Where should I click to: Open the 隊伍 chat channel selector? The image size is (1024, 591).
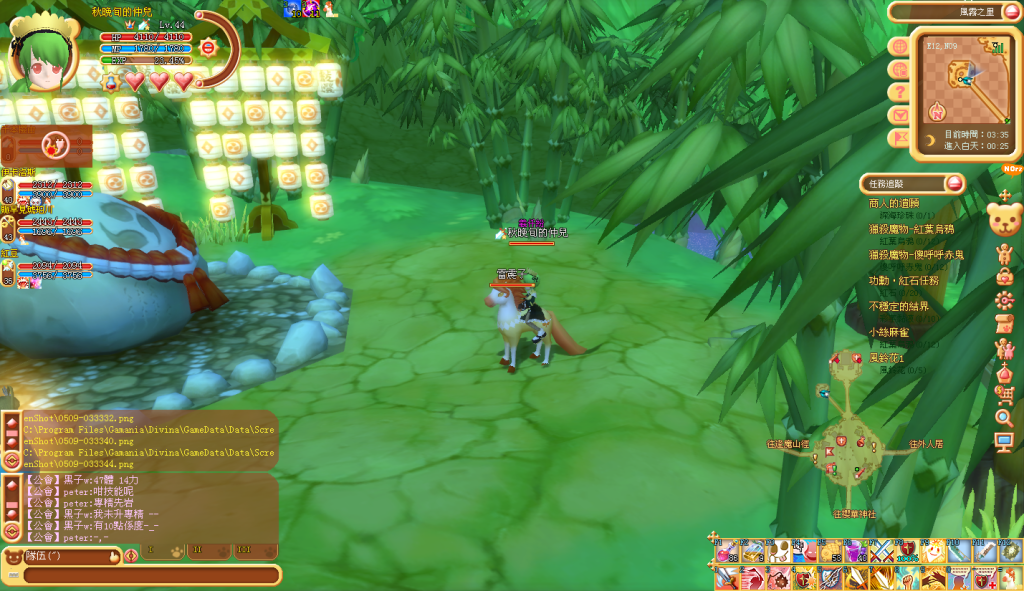[x=60, y=555]
